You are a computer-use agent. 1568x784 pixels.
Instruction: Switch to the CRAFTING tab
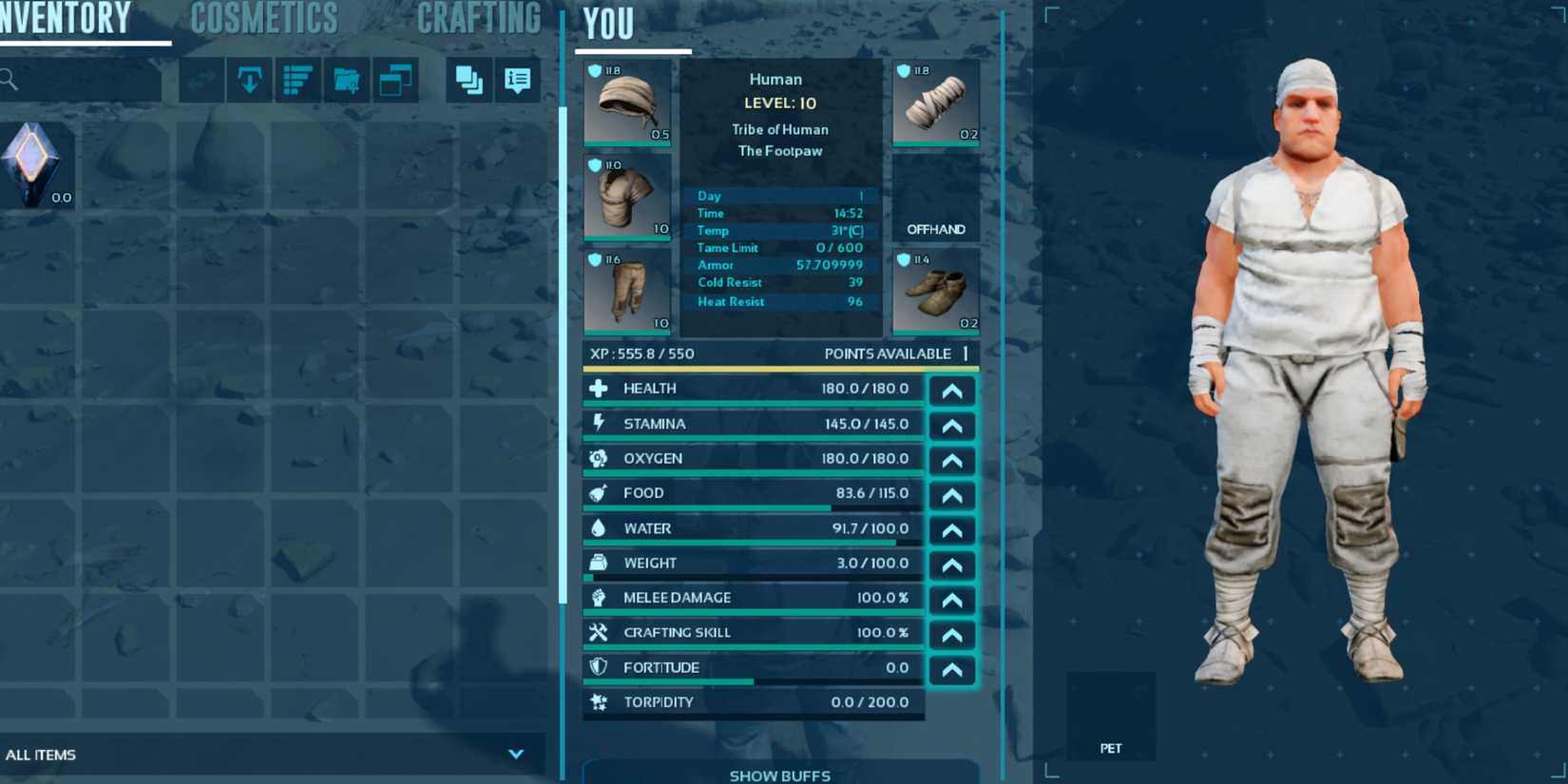click(x=479, y=17)
